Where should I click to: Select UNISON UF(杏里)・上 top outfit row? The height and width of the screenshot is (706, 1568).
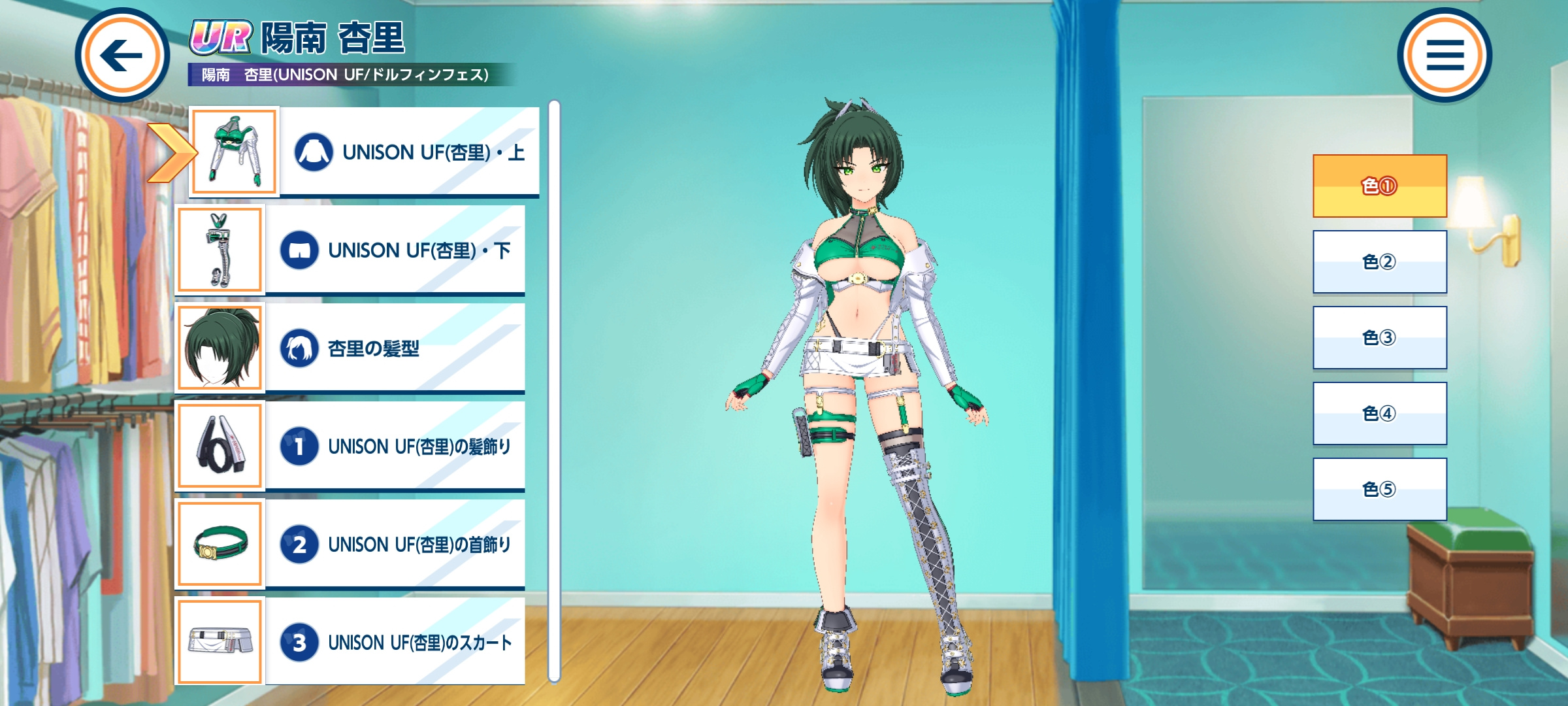pos(409,152)
